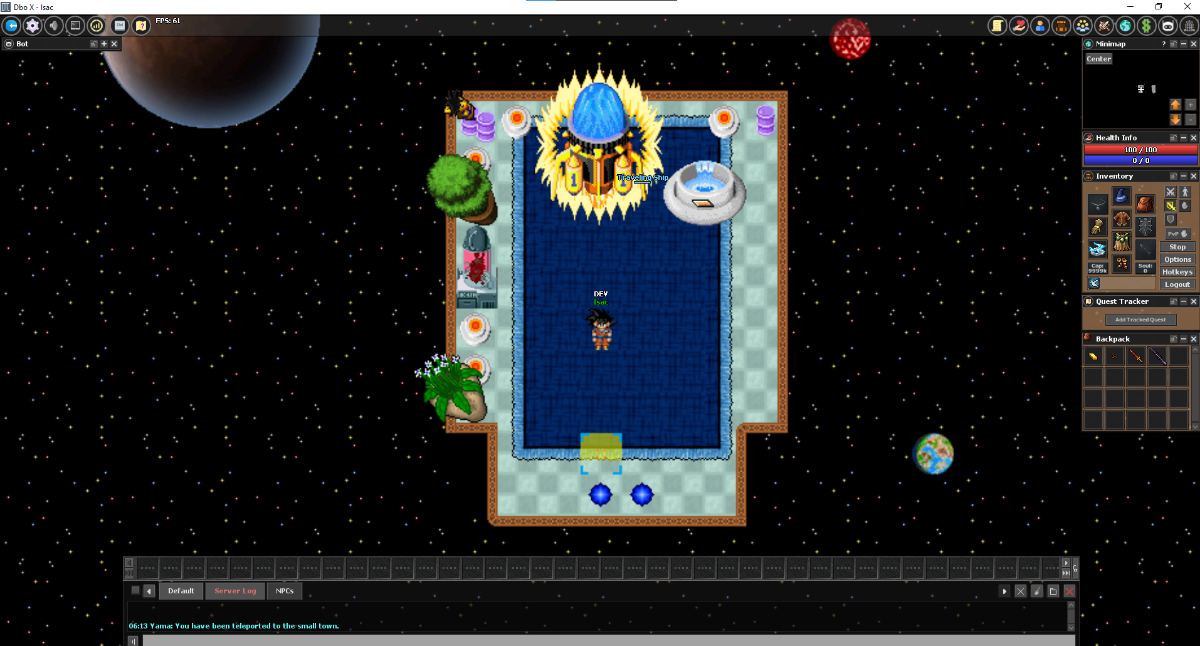Open the map with question mark icon

tap(141, 25)
